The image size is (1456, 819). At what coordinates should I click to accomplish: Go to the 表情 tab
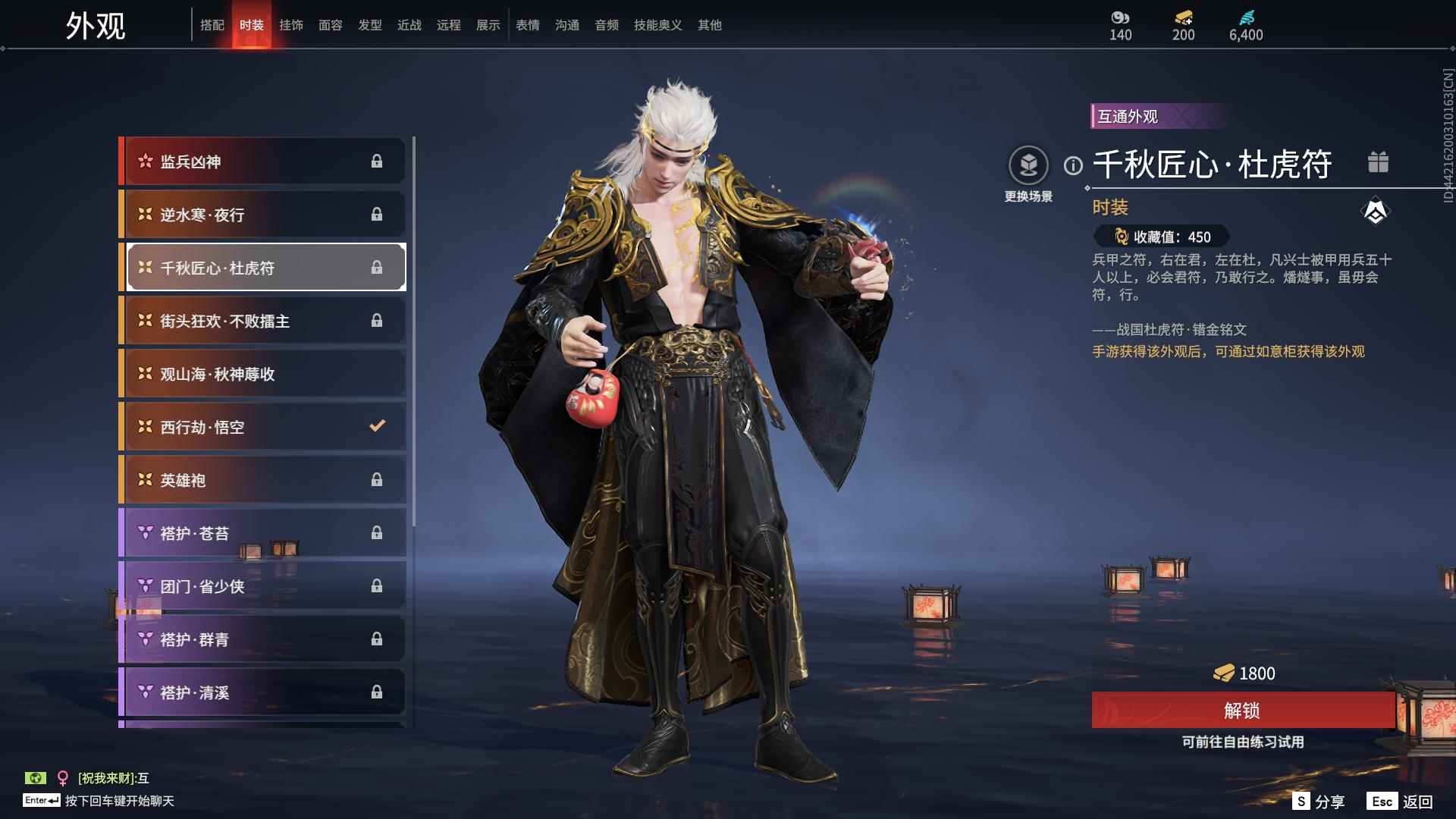pyautogui.click(x=527, y=25)
